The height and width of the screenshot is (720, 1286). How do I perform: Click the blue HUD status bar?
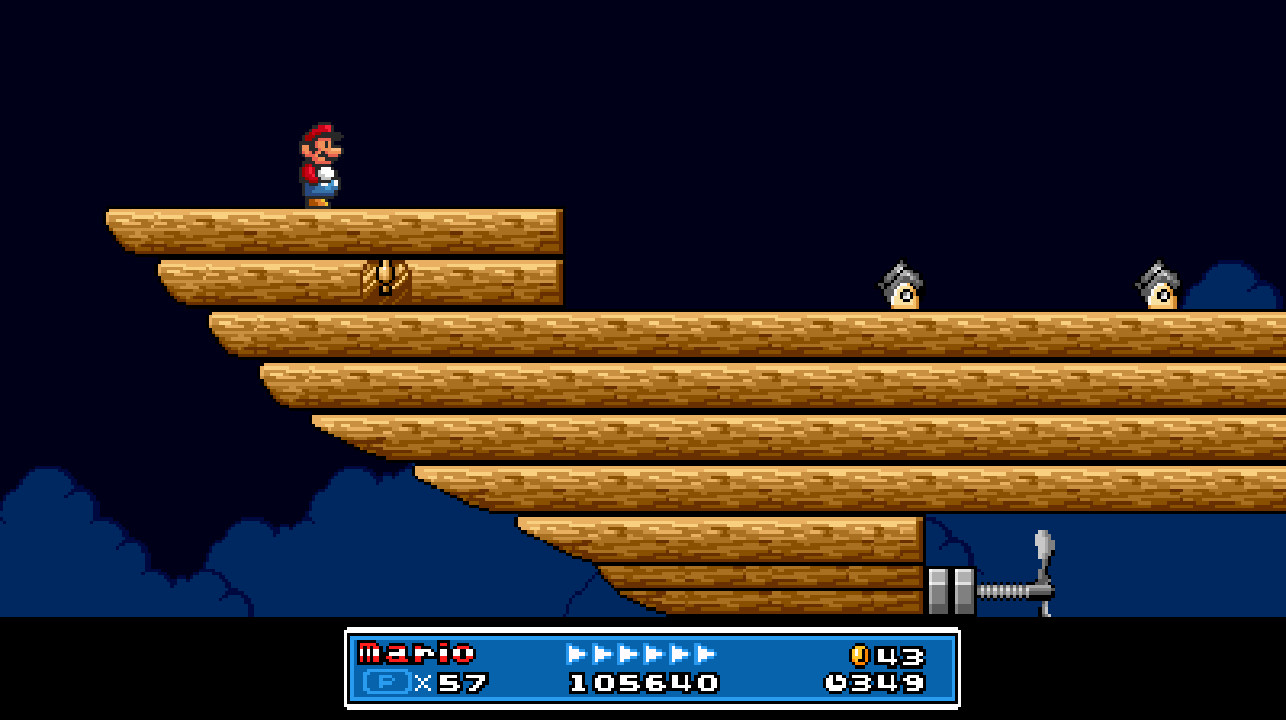(x=652, y=668)
